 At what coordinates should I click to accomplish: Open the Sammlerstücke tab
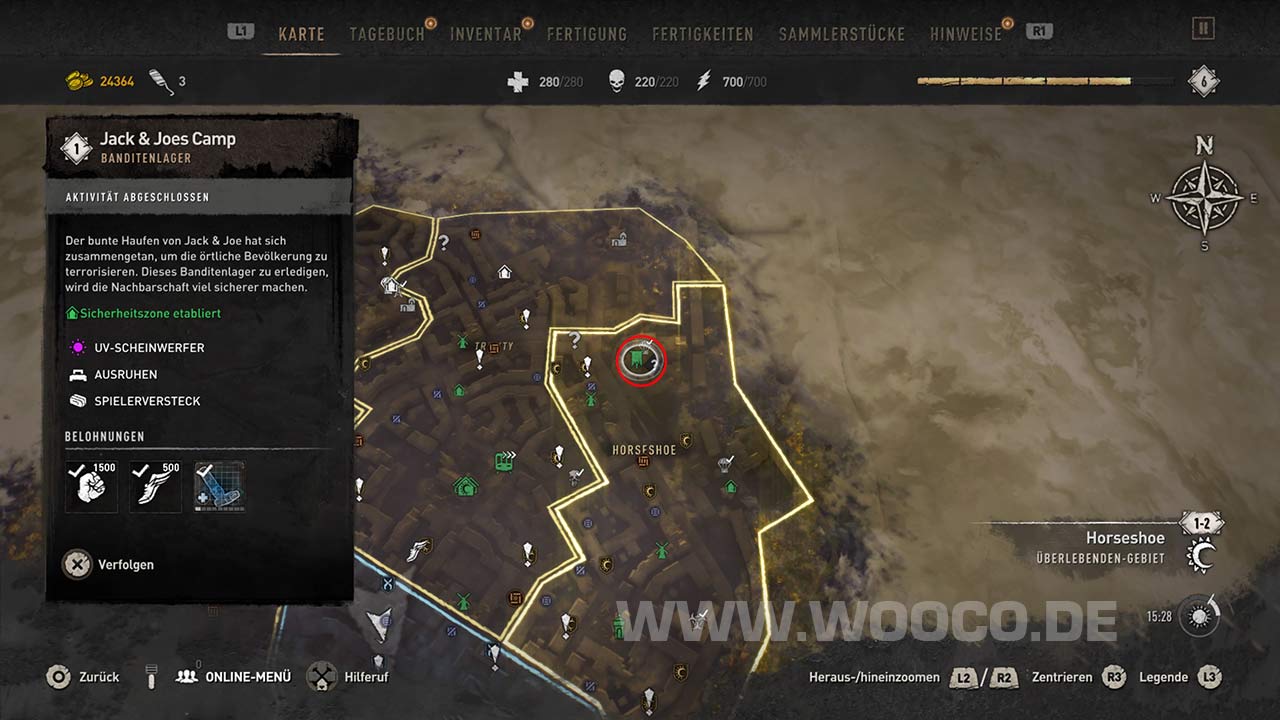[841, 34]
